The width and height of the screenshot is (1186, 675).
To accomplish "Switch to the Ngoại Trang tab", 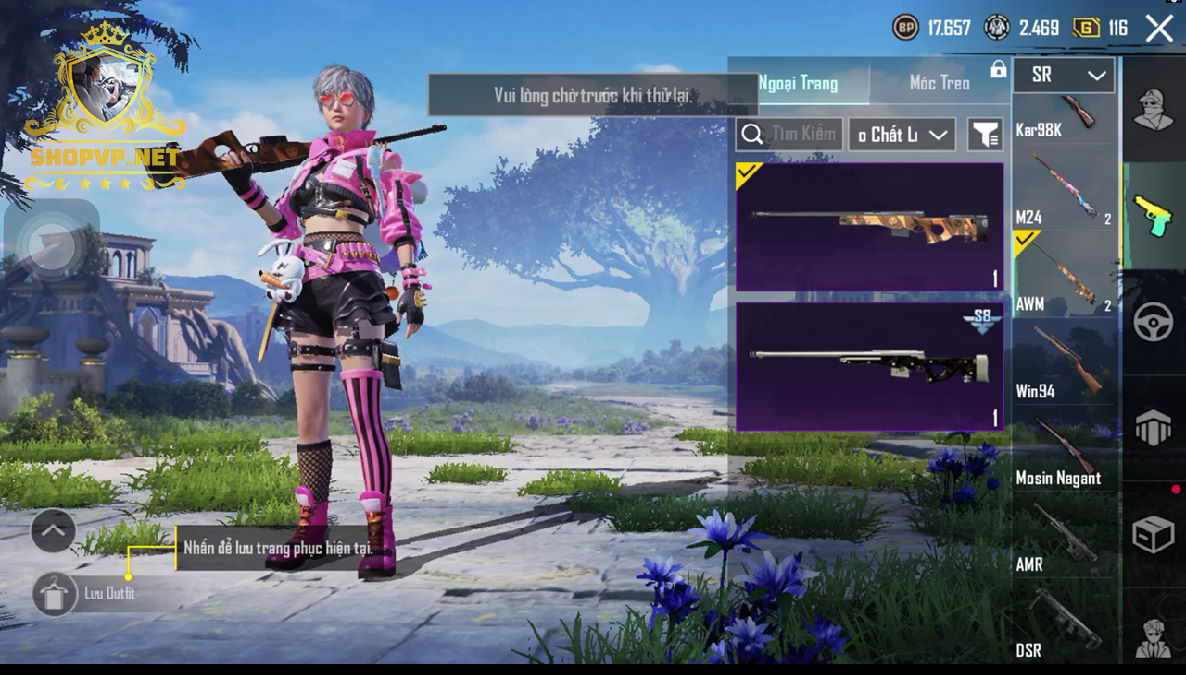I will [799, 83].
